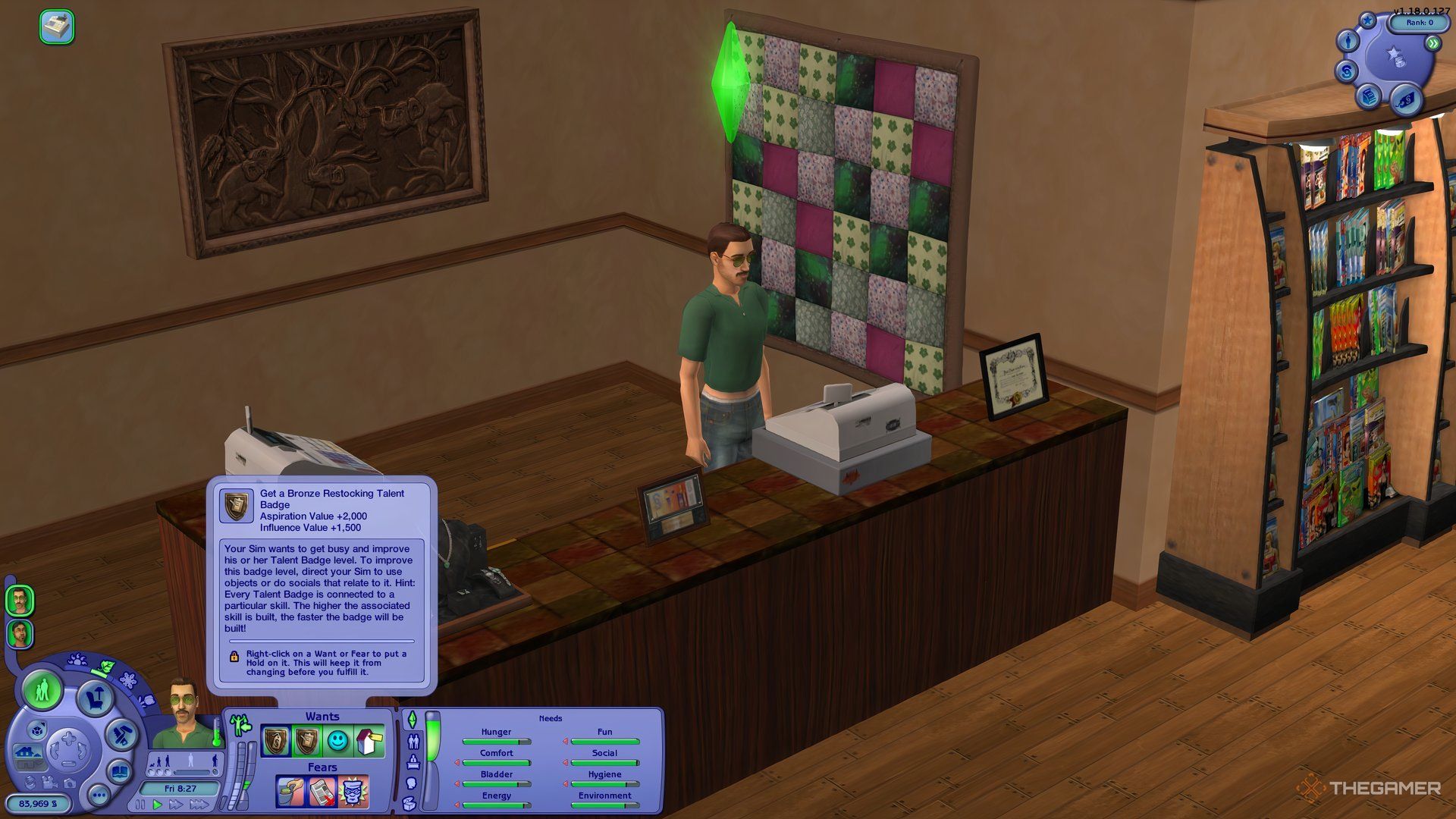Select the blue masked face fear
Image resolution: width=1456 pixels, height=819 pixels.
point(353,792)
